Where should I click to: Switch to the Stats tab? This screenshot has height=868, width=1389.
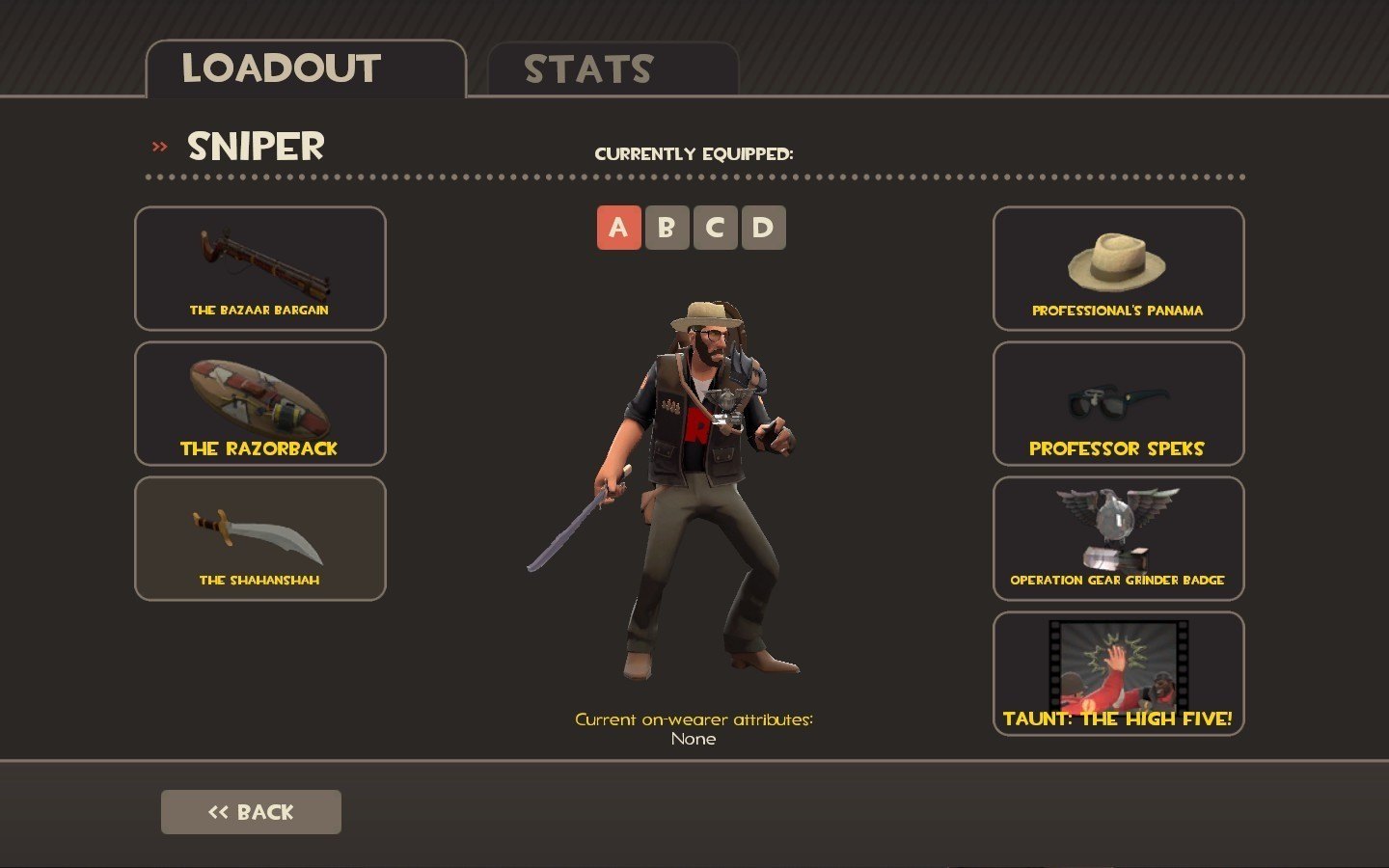point(613,69)
